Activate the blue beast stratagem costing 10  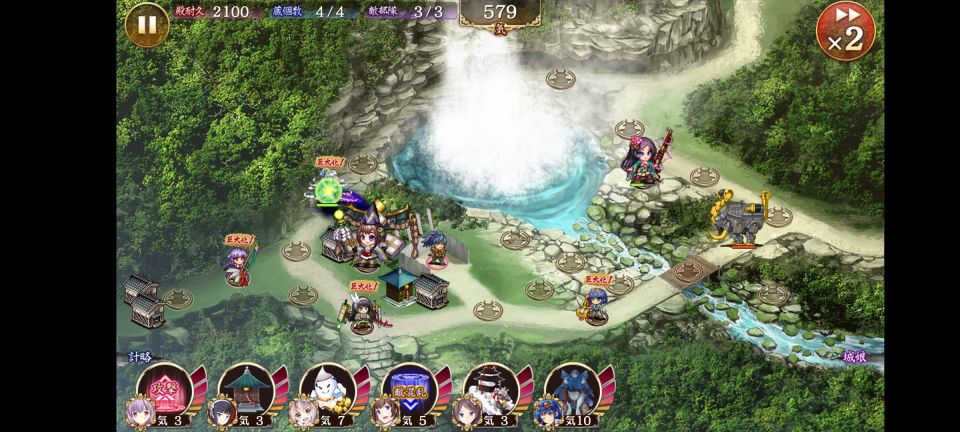(572, 388)
